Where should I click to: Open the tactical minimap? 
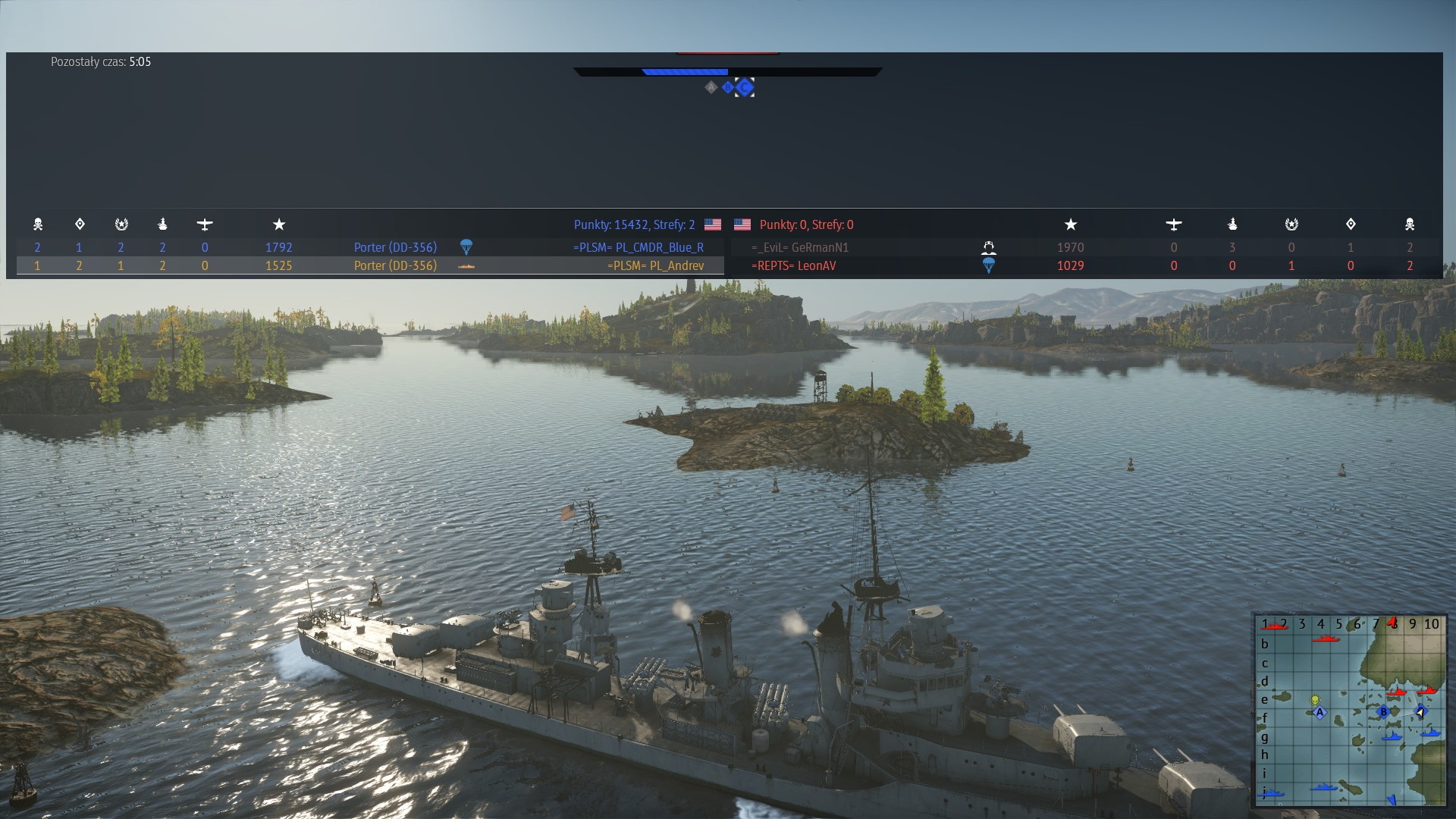(x=1350, y=710)
